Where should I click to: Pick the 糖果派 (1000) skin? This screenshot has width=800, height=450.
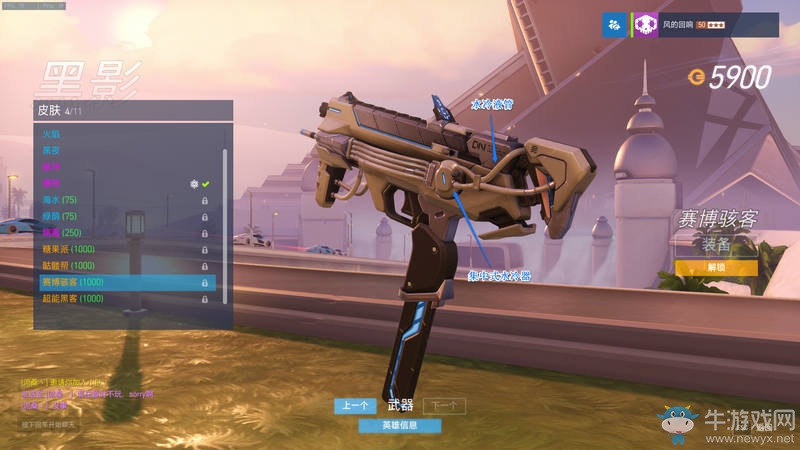tap(68, 249)
